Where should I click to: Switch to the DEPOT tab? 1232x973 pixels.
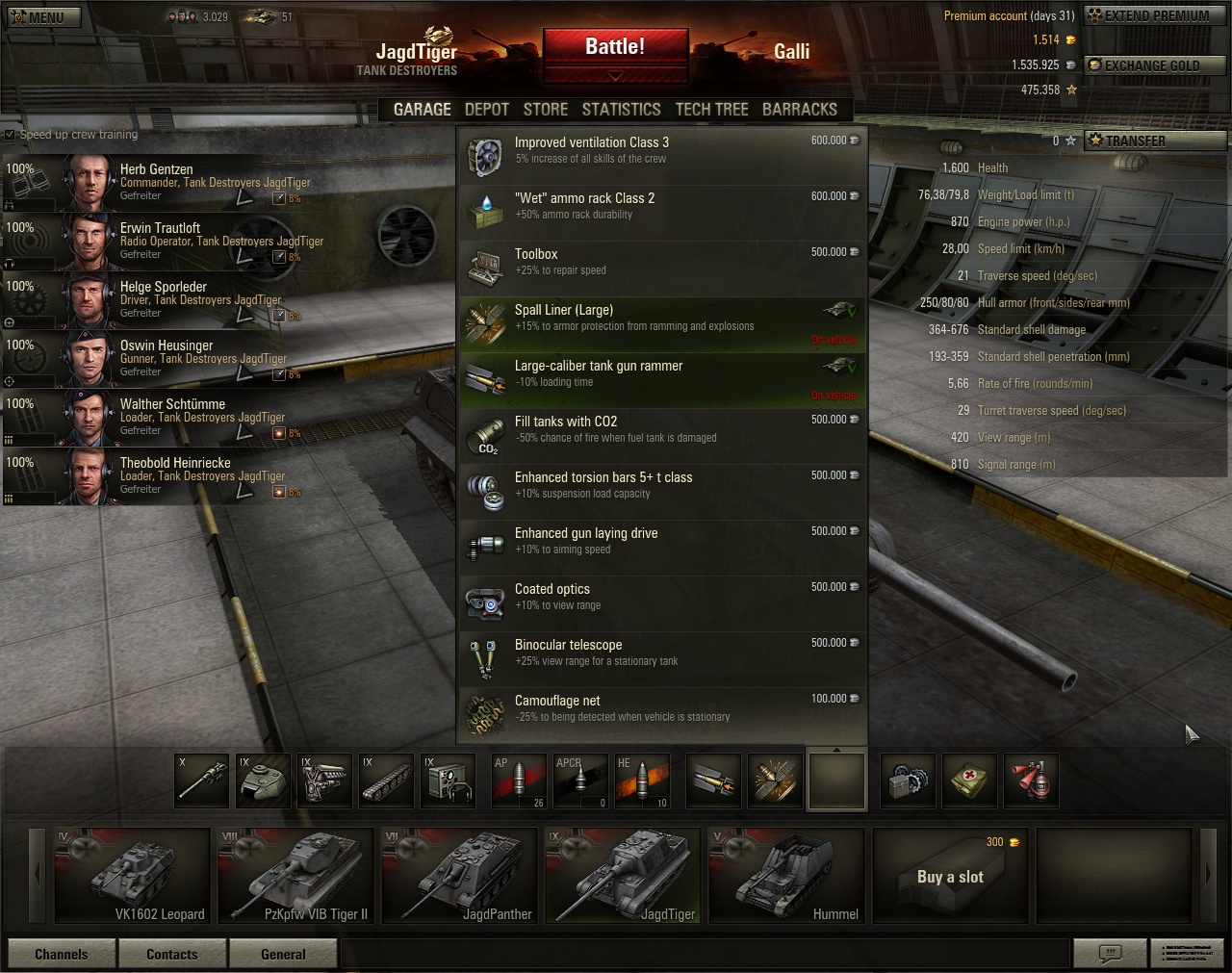[486, 110]
